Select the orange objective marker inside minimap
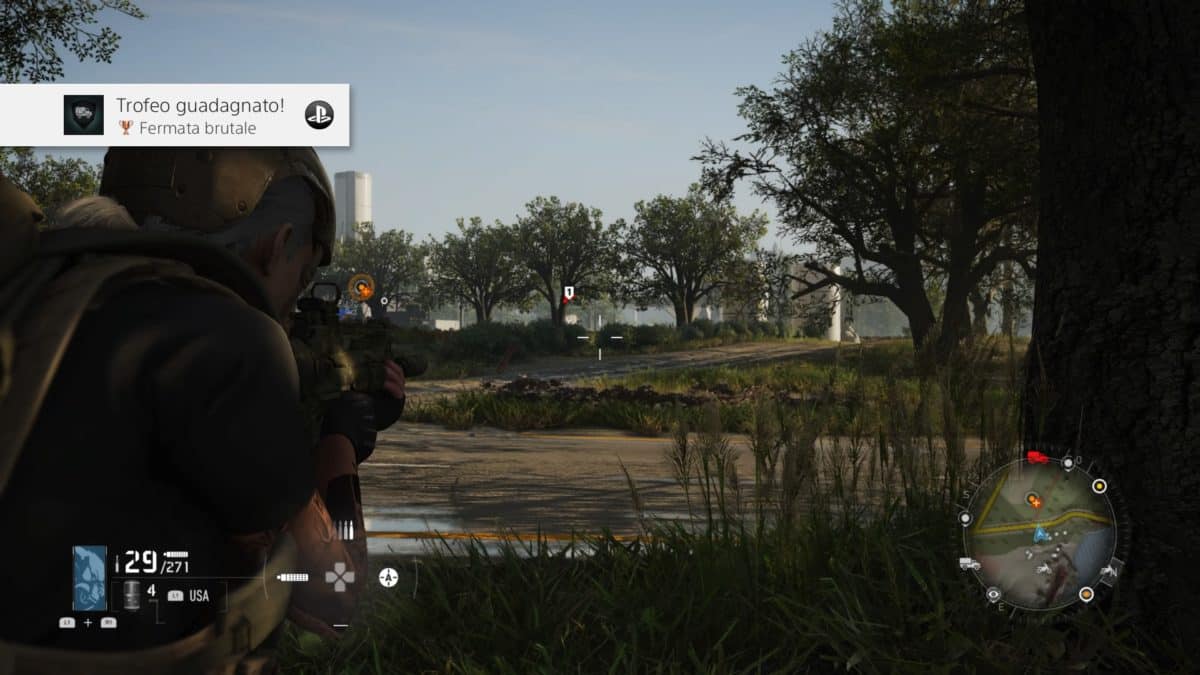The width and height of the screenshot is (1200, 675). (x=1035, y=497)
